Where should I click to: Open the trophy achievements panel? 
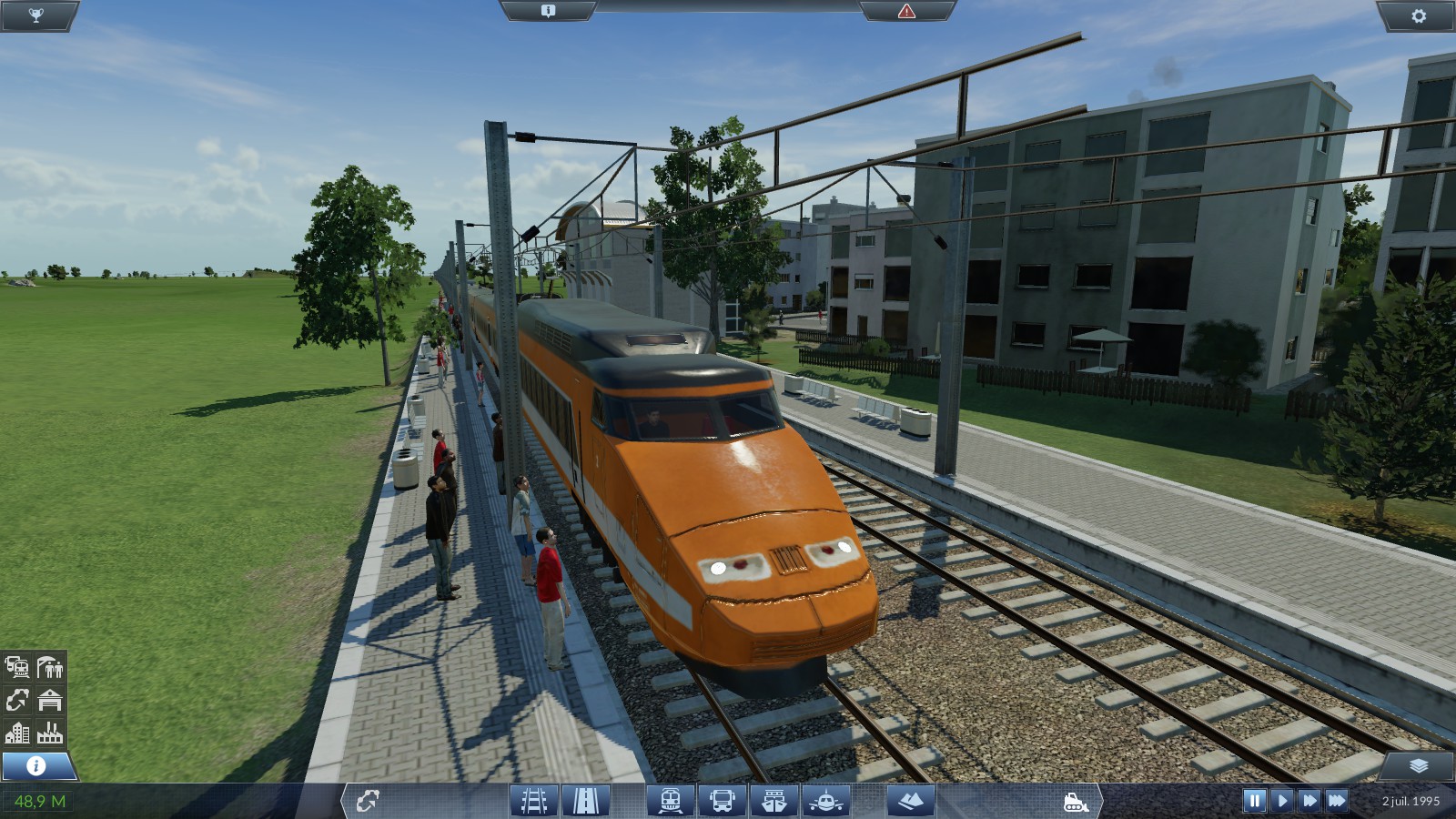pos(35,15)
